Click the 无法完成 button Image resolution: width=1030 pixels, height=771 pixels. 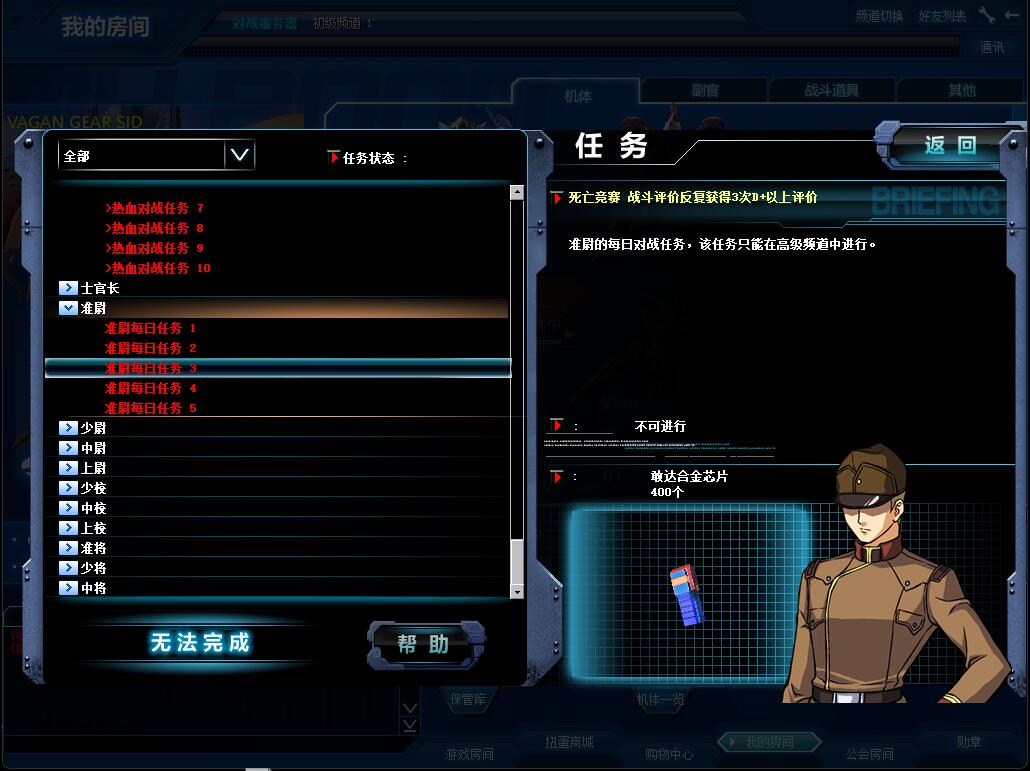199,643
